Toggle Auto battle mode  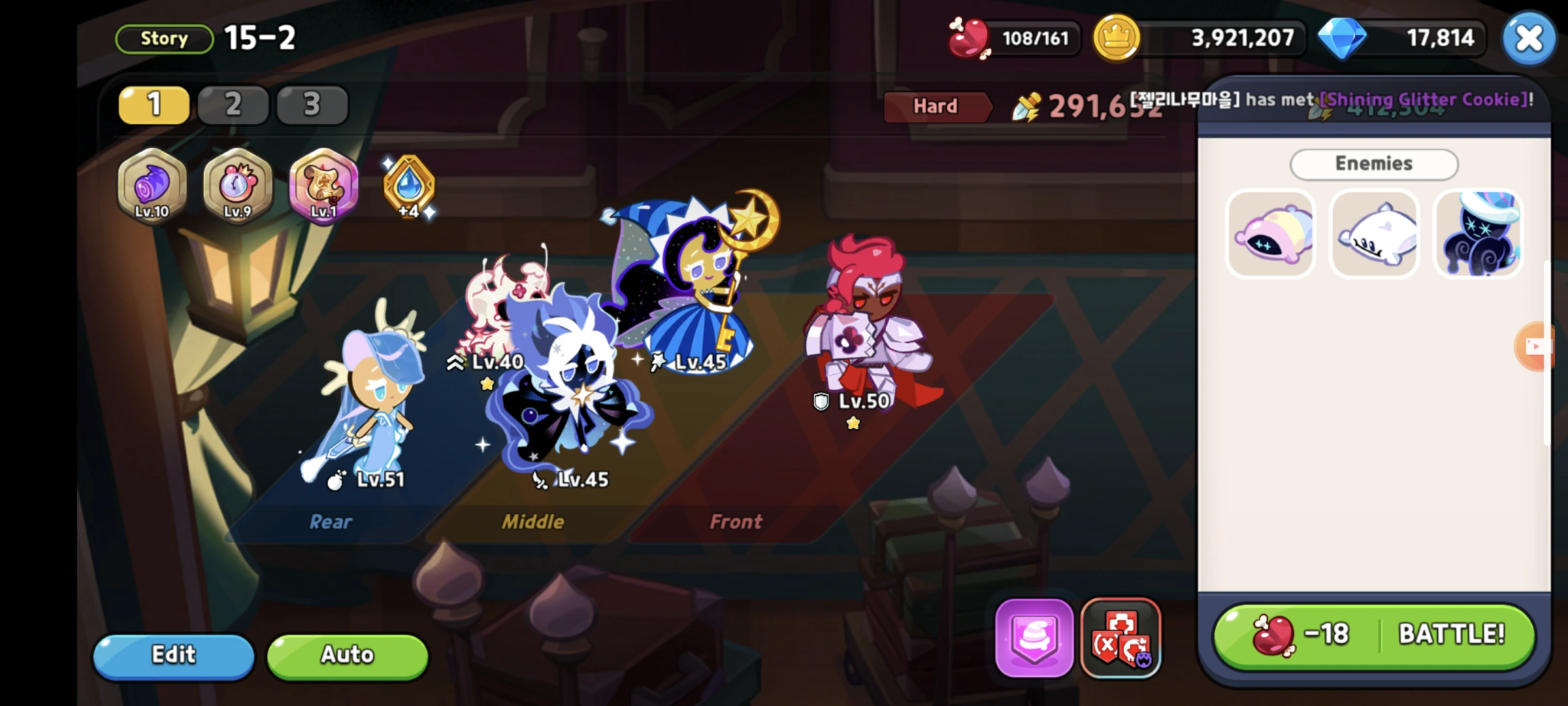(346, 656)
